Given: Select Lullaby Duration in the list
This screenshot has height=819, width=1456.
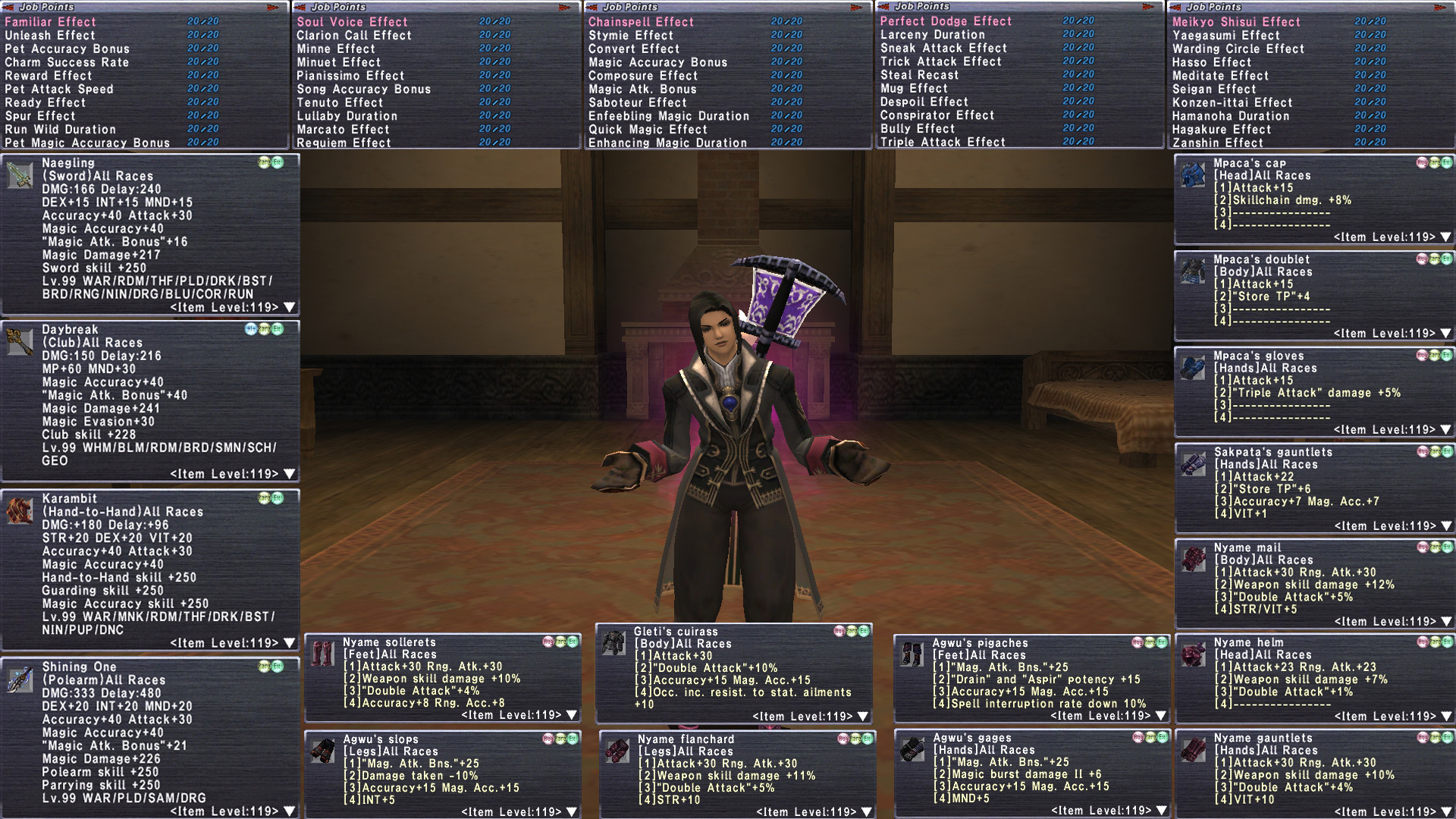Looking at the screenshot, I should 347,116.
